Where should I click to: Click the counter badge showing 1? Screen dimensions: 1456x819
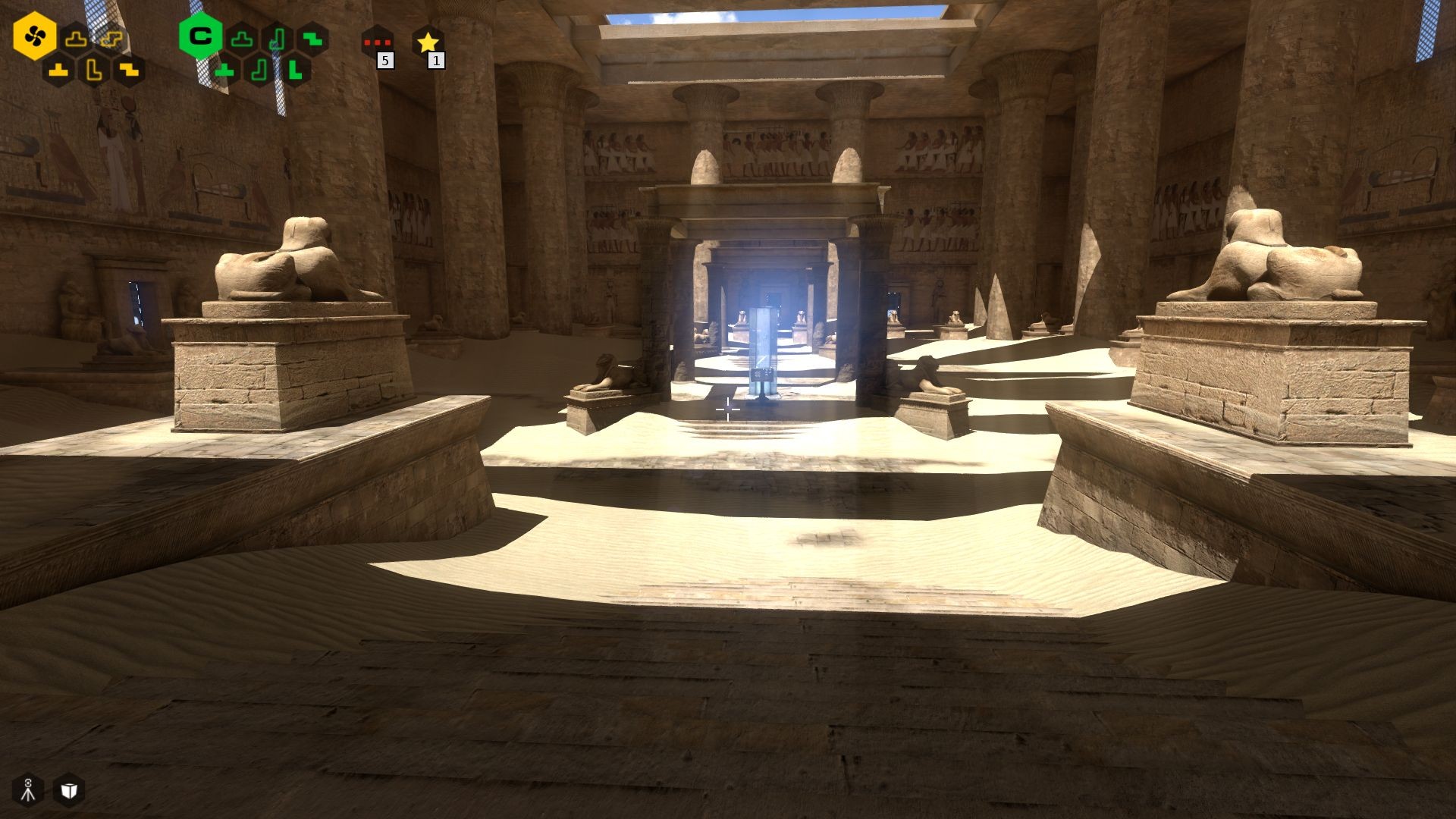tap(435, 60)
